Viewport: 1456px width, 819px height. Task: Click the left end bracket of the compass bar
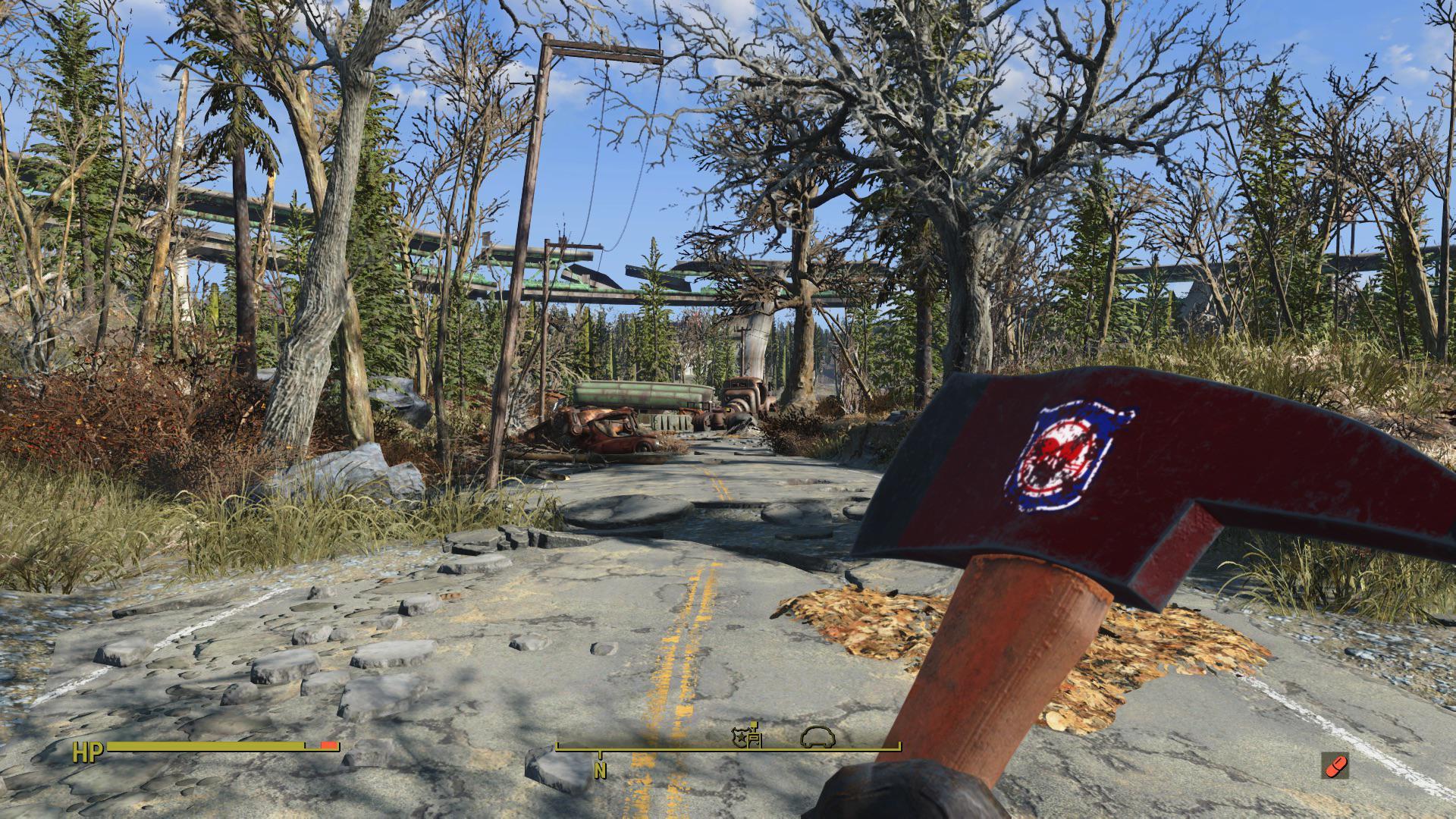[557, 747]
